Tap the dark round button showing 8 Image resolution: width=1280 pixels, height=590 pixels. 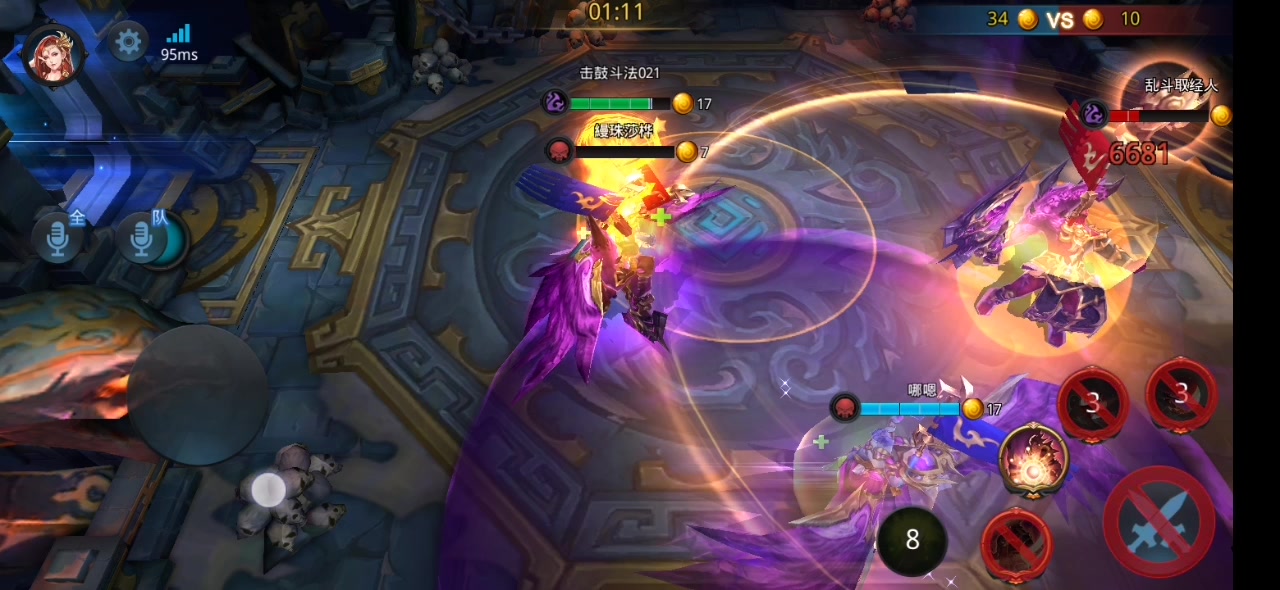[912, 540]
